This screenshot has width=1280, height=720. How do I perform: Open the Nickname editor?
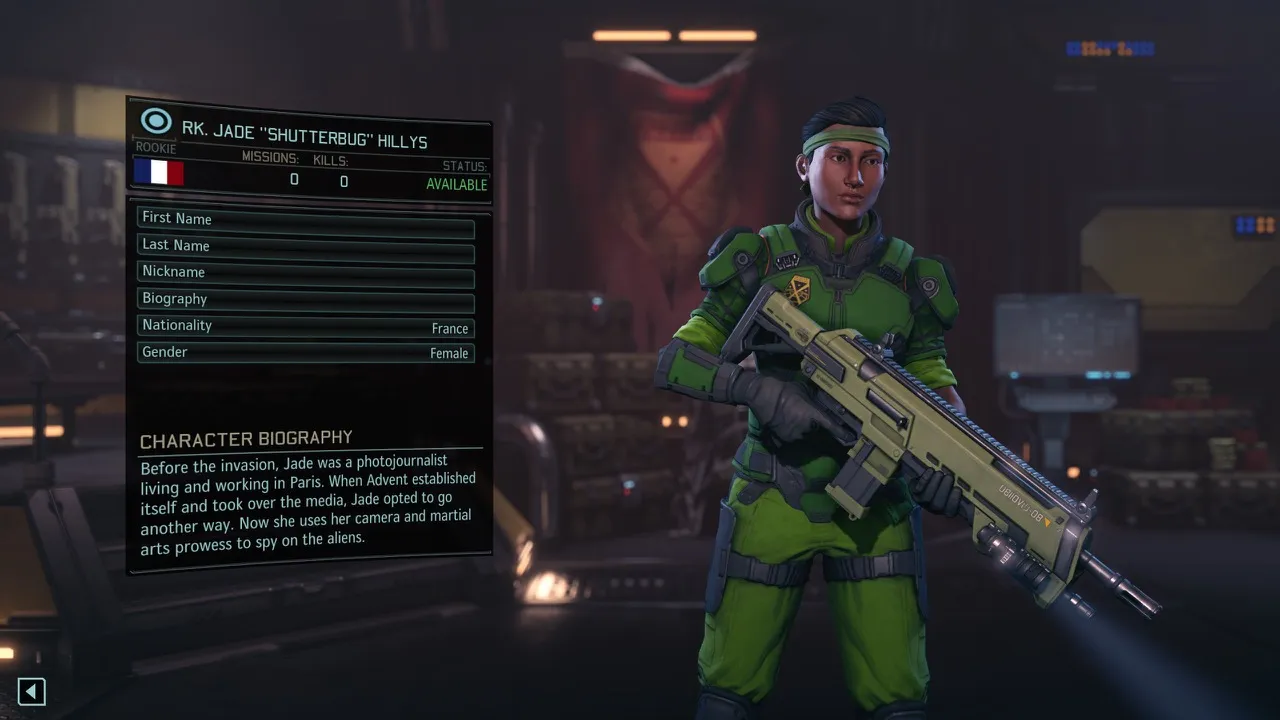[305, 272]
